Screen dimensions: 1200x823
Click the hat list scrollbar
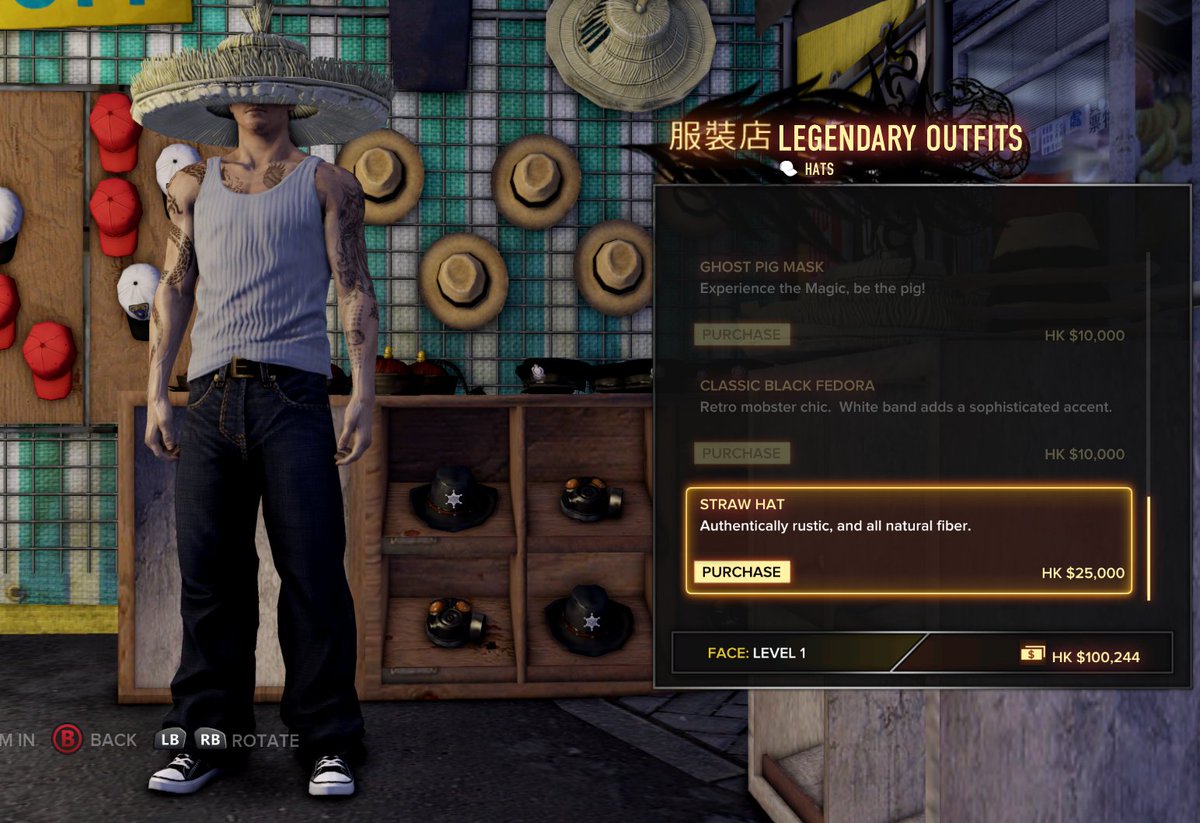[1148, 548]
